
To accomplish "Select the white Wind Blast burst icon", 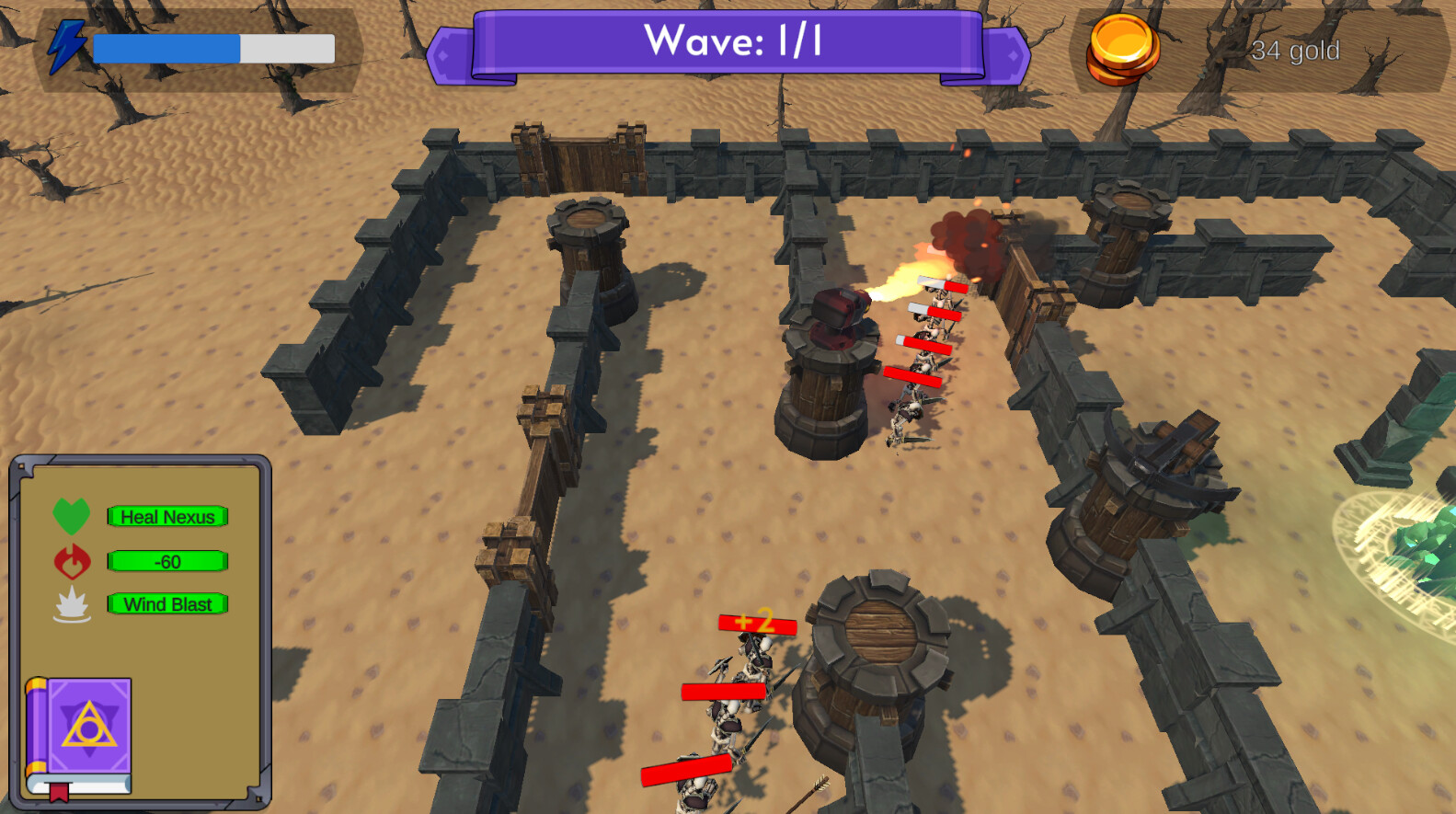I will 72,604.
